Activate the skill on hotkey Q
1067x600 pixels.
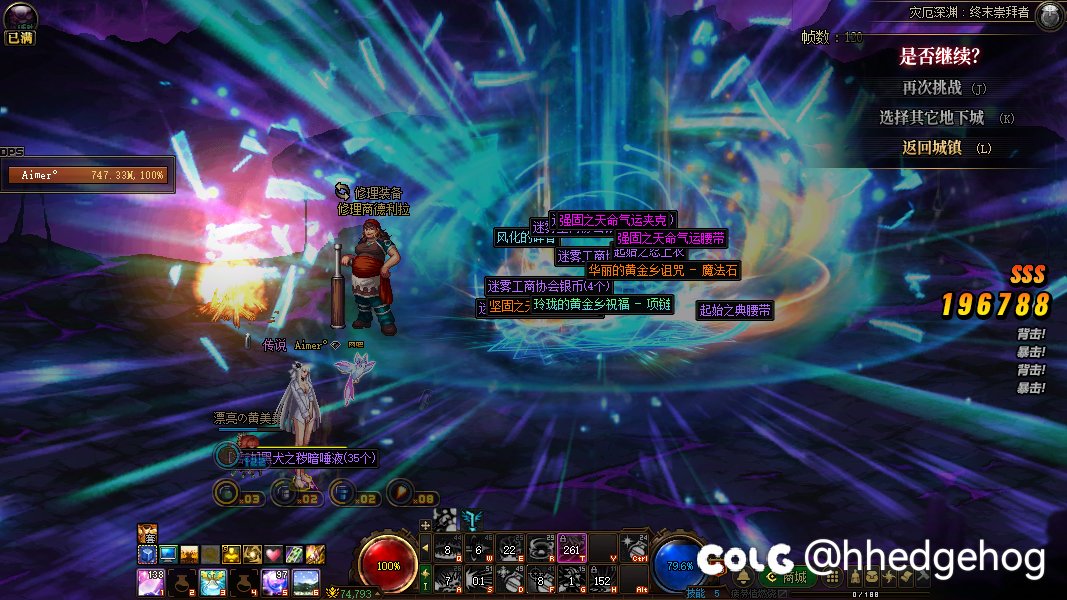coord(448,547)
